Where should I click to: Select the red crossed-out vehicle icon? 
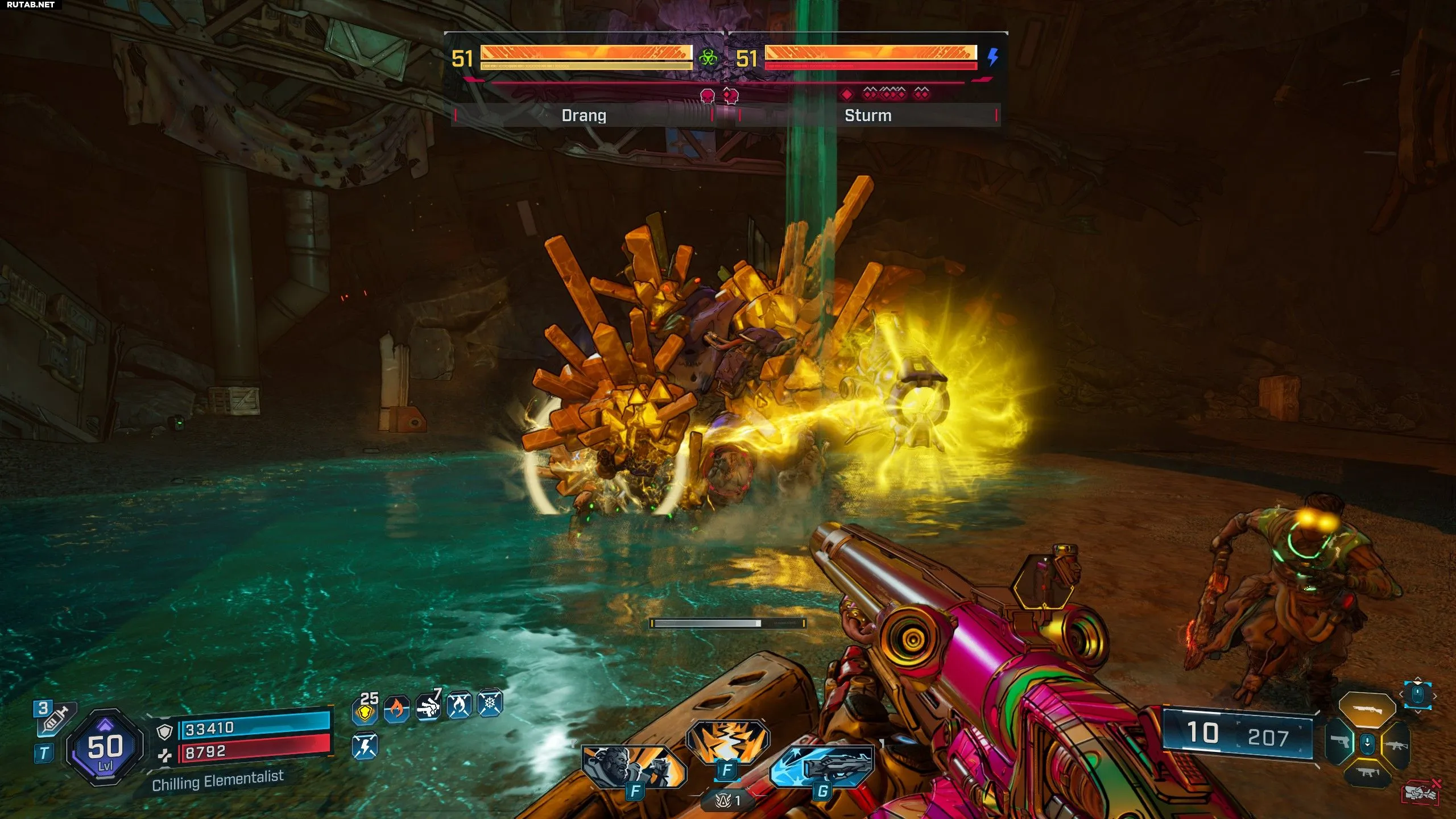pyautogui.click(x=1420, y=792)
